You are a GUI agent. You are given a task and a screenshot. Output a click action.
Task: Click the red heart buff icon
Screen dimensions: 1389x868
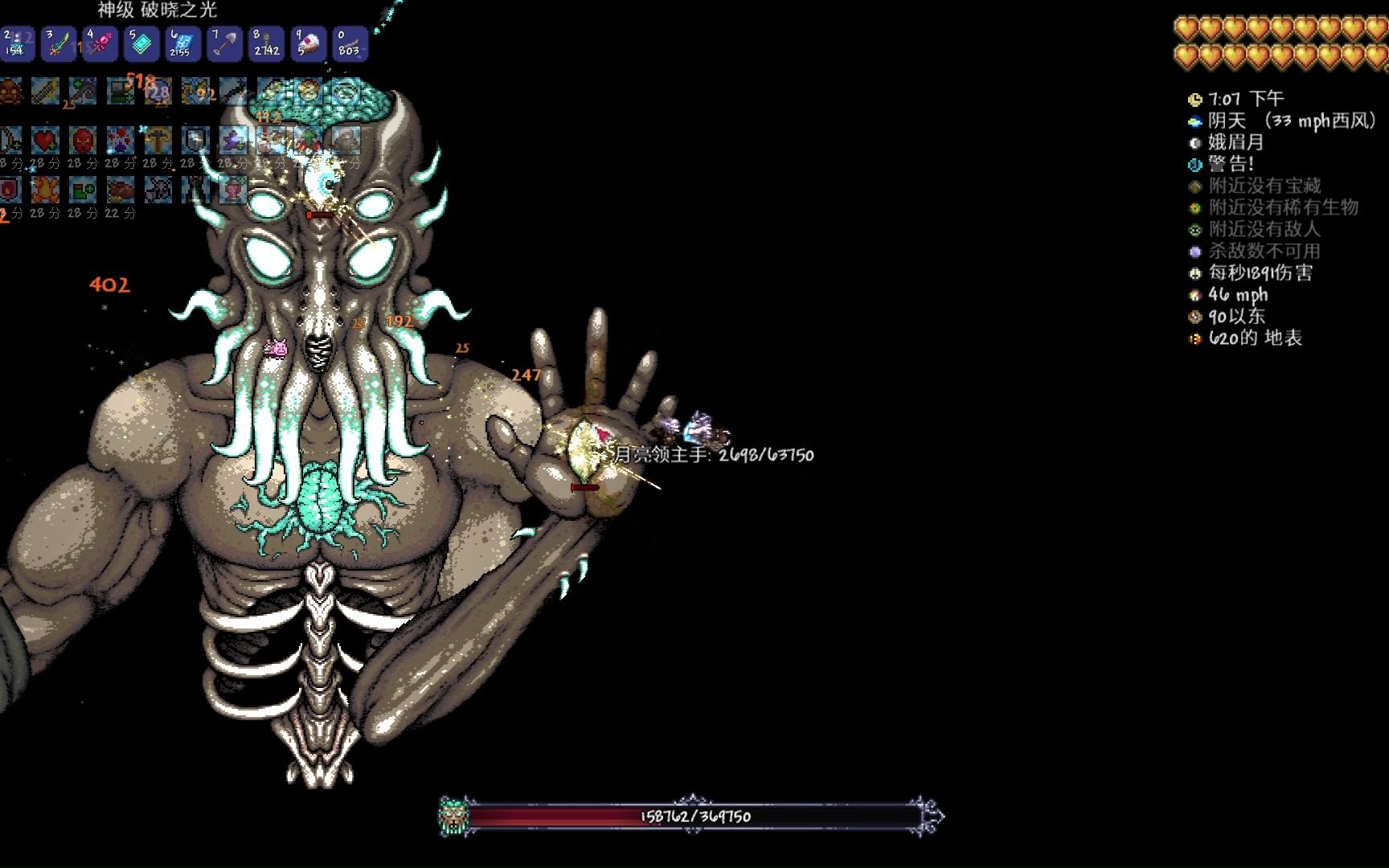(45, 141)
